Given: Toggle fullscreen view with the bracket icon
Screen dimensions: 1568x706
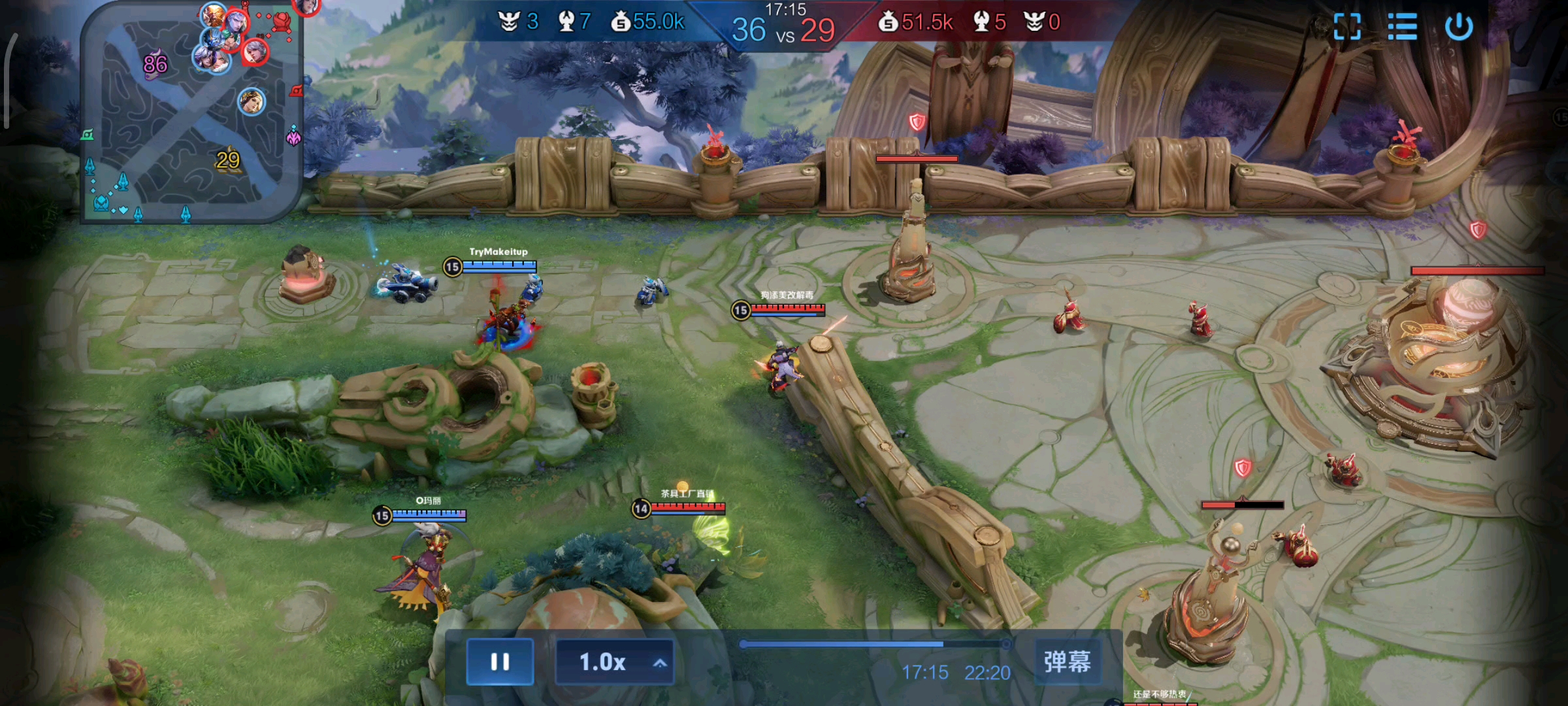Looking at the screenshot, I should [1347, 27].
